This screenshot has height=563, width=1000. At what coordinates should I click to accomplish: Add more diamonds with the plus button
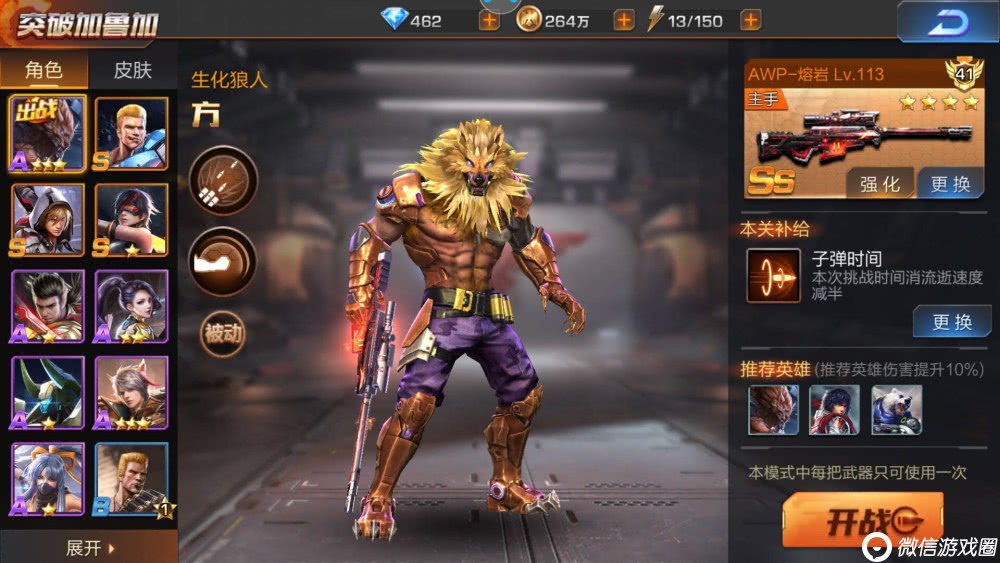pyautogui.click(x=489, y=21)
